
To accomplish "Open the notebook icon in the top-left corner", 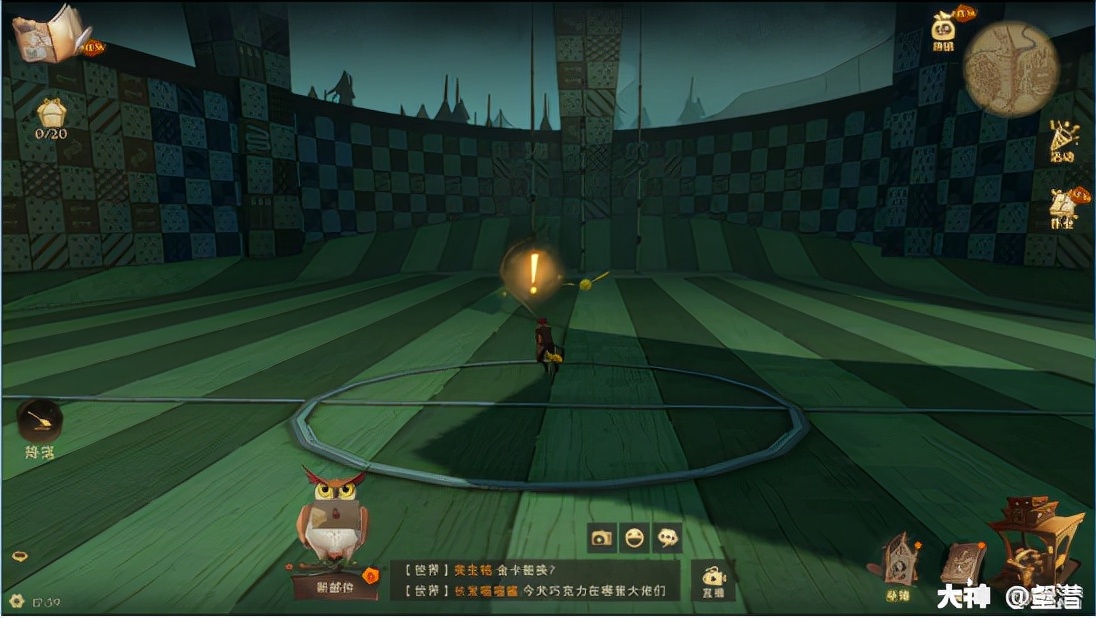I will [x=53, y=34].
